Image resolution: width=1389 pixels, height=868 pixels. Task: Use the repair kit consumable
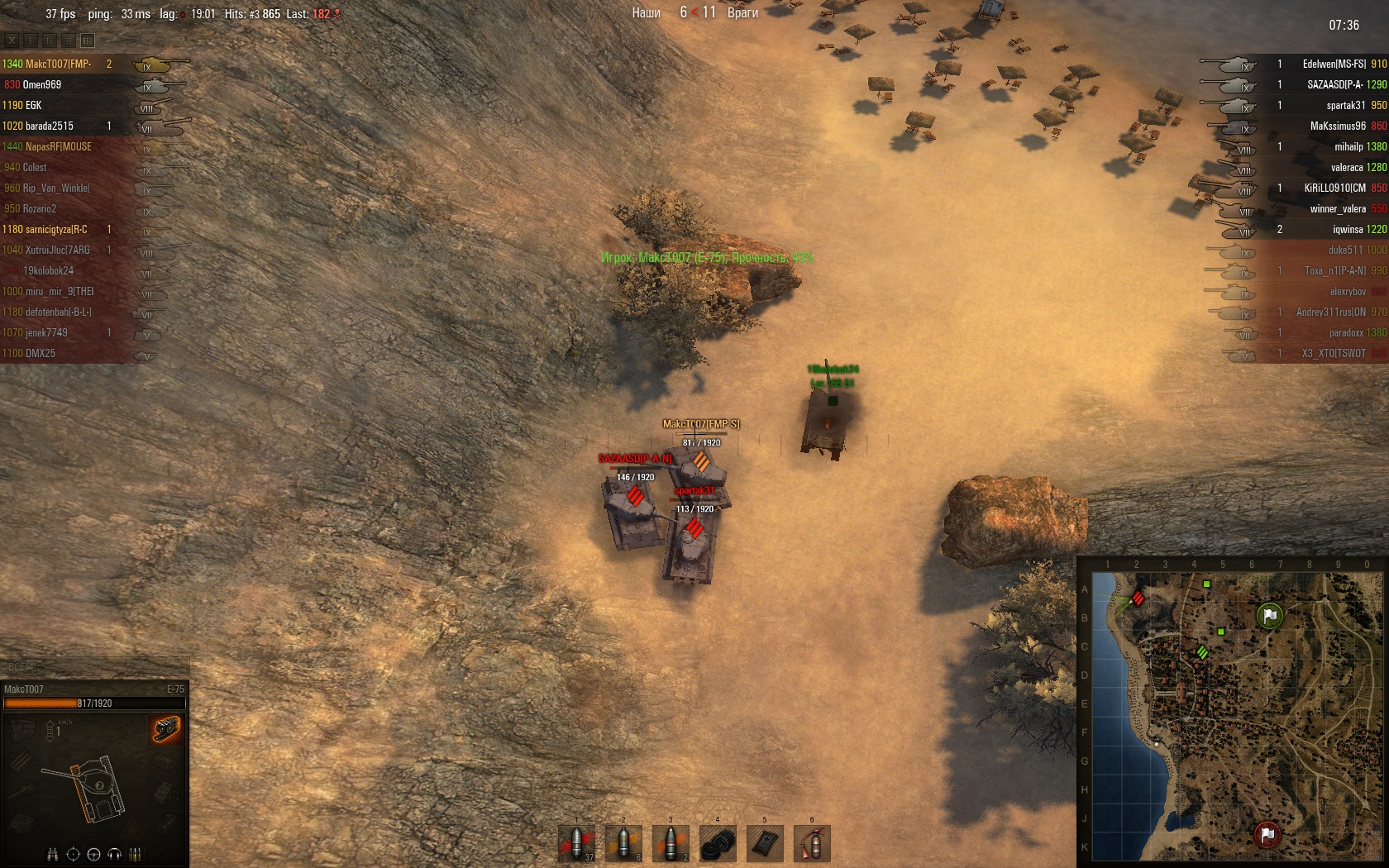718,843
